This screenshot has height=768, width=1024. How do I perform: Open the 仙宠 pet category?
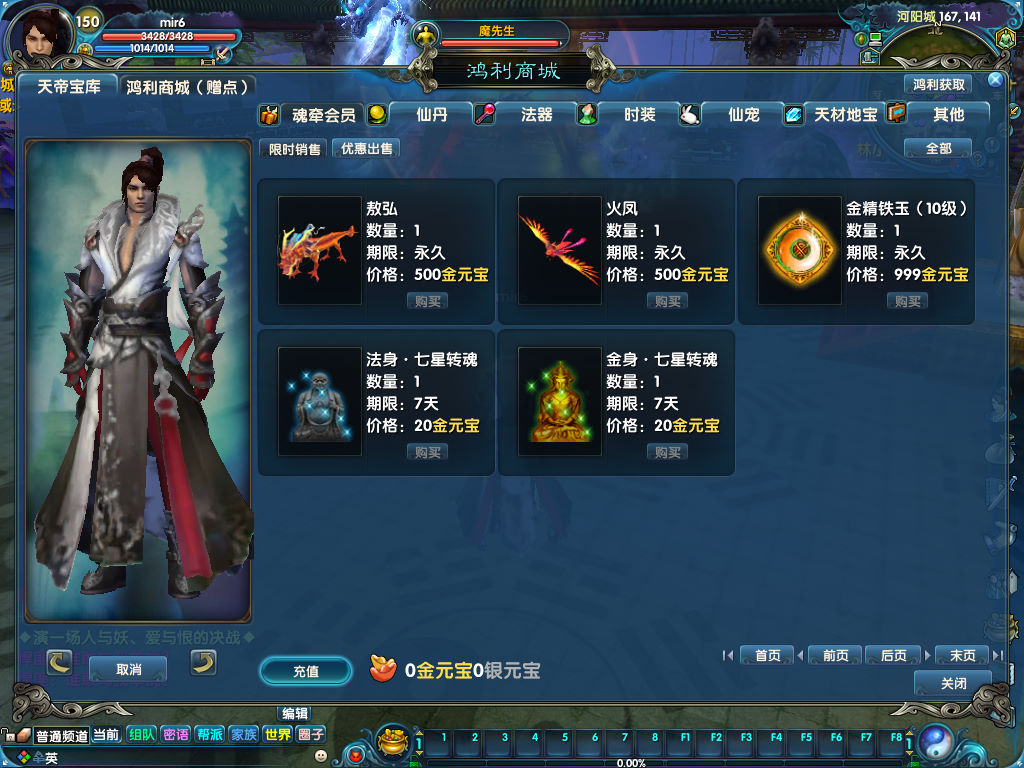coord(743,115)
